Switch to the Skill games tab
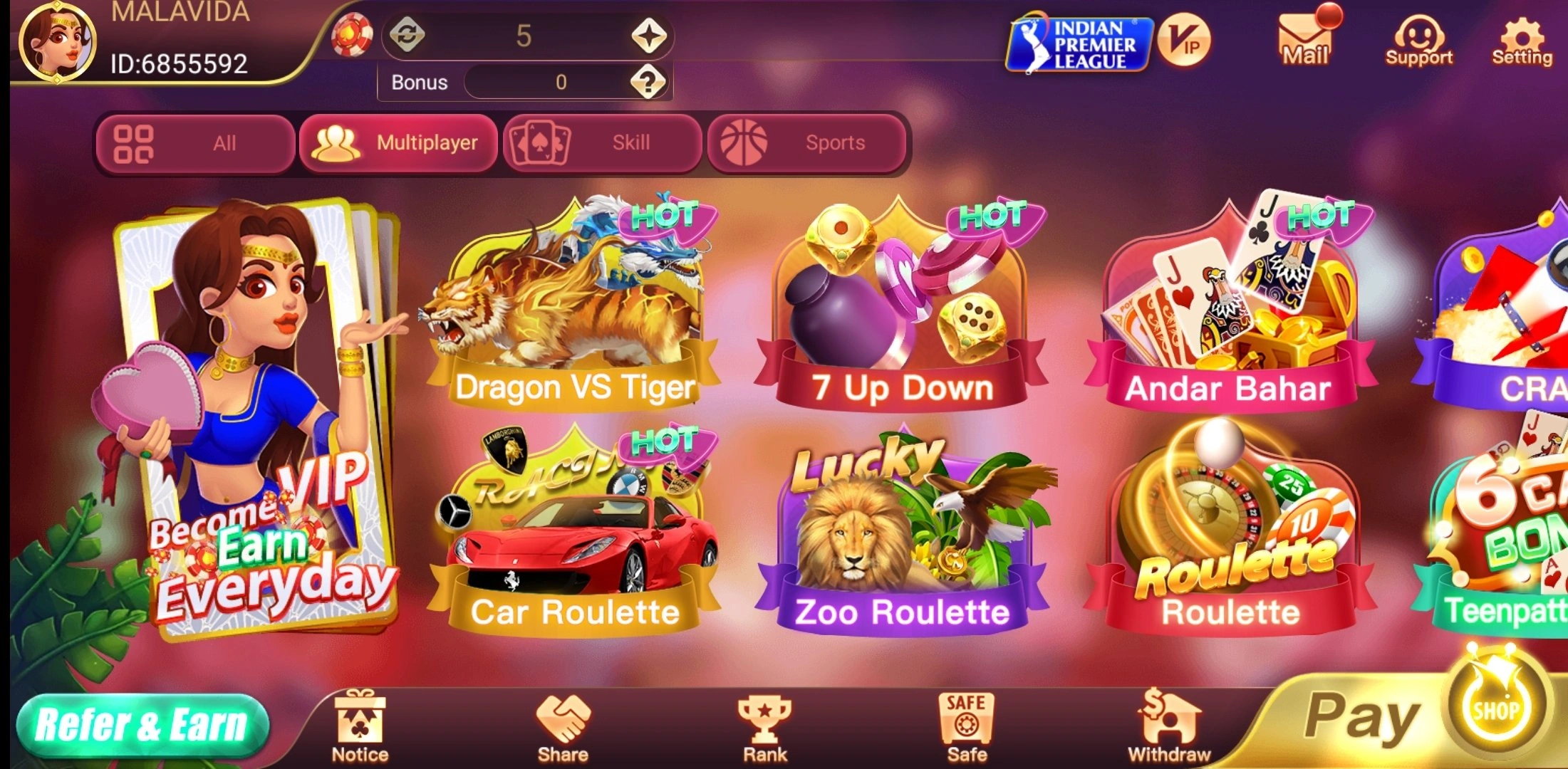Image resolution: width=1568 pixels, height=769 pixels. pos(602,142)
